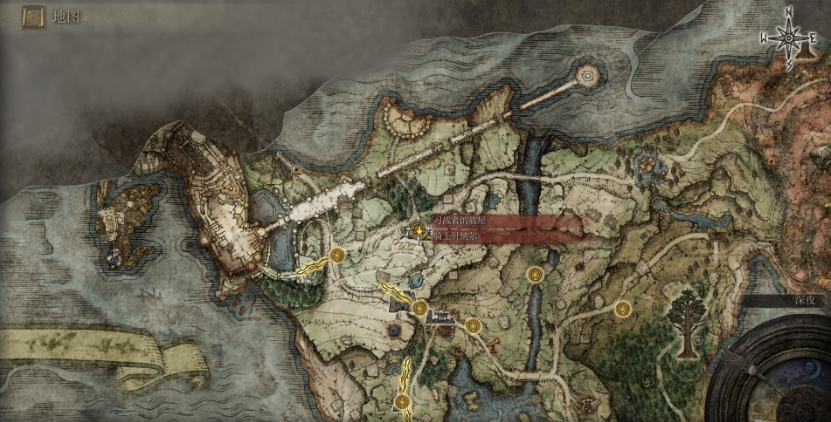Select the highlighted 习战者的破屋 grace marker
Screen dimensions: 831x422
coord(418,227)
